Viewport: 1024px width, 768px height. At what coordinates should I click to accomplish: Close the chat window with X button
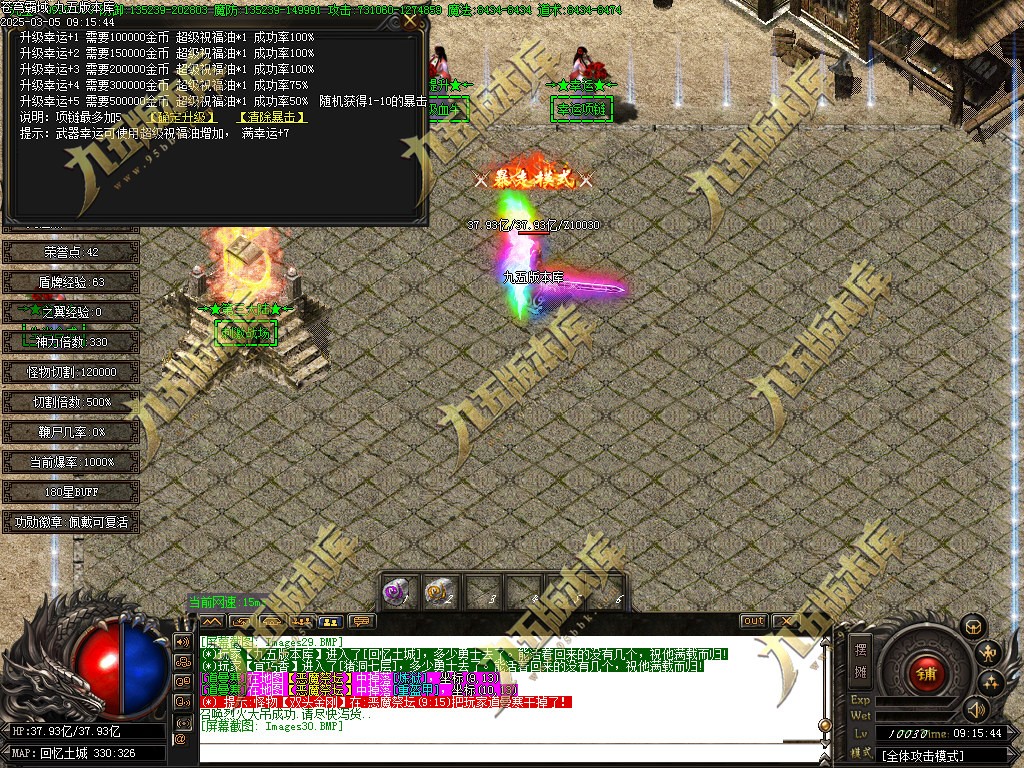[783, 621]
